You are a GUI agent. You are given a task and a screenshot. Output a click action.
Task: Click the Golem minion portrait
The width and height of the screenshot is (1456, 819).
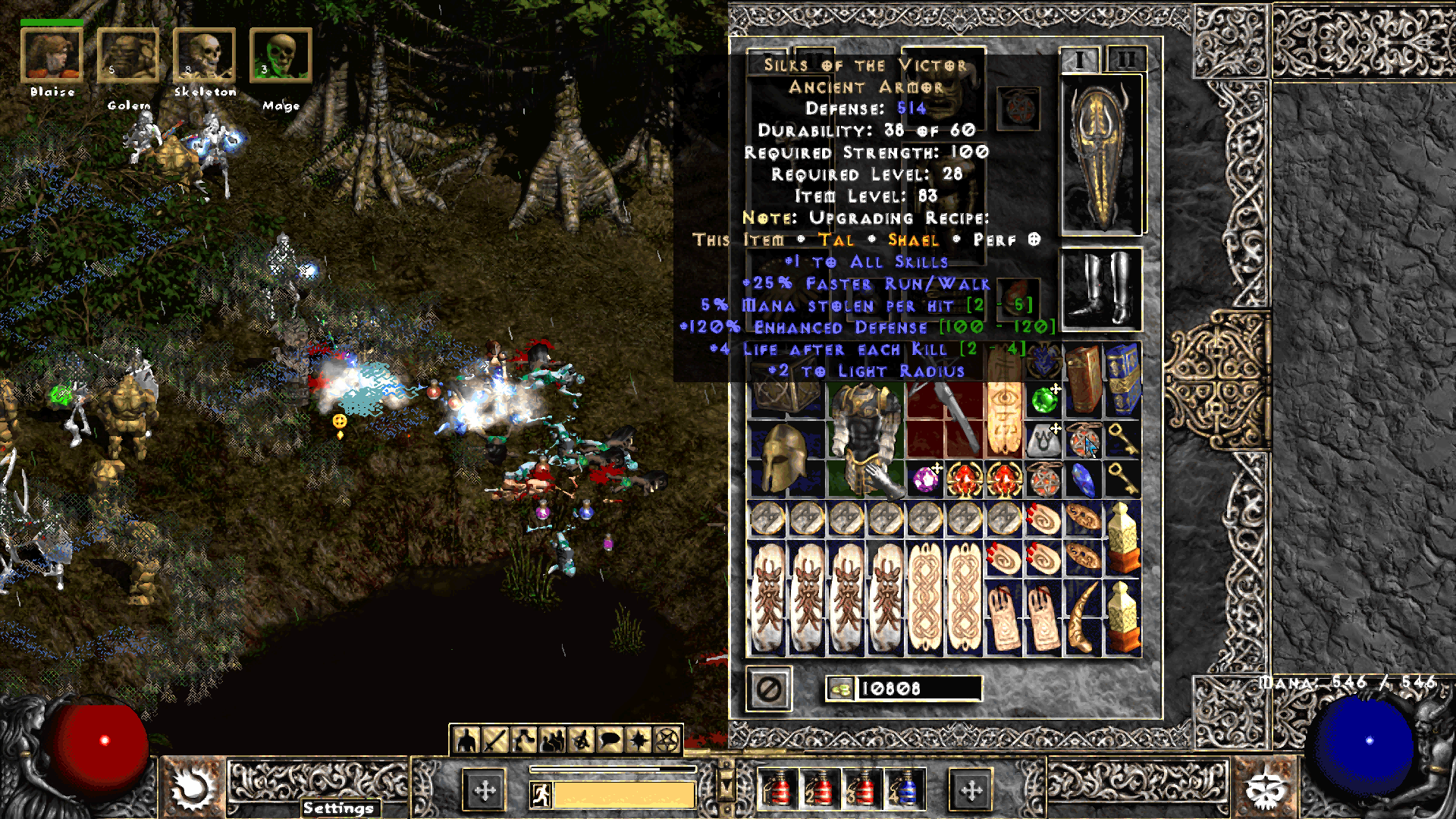127,55
